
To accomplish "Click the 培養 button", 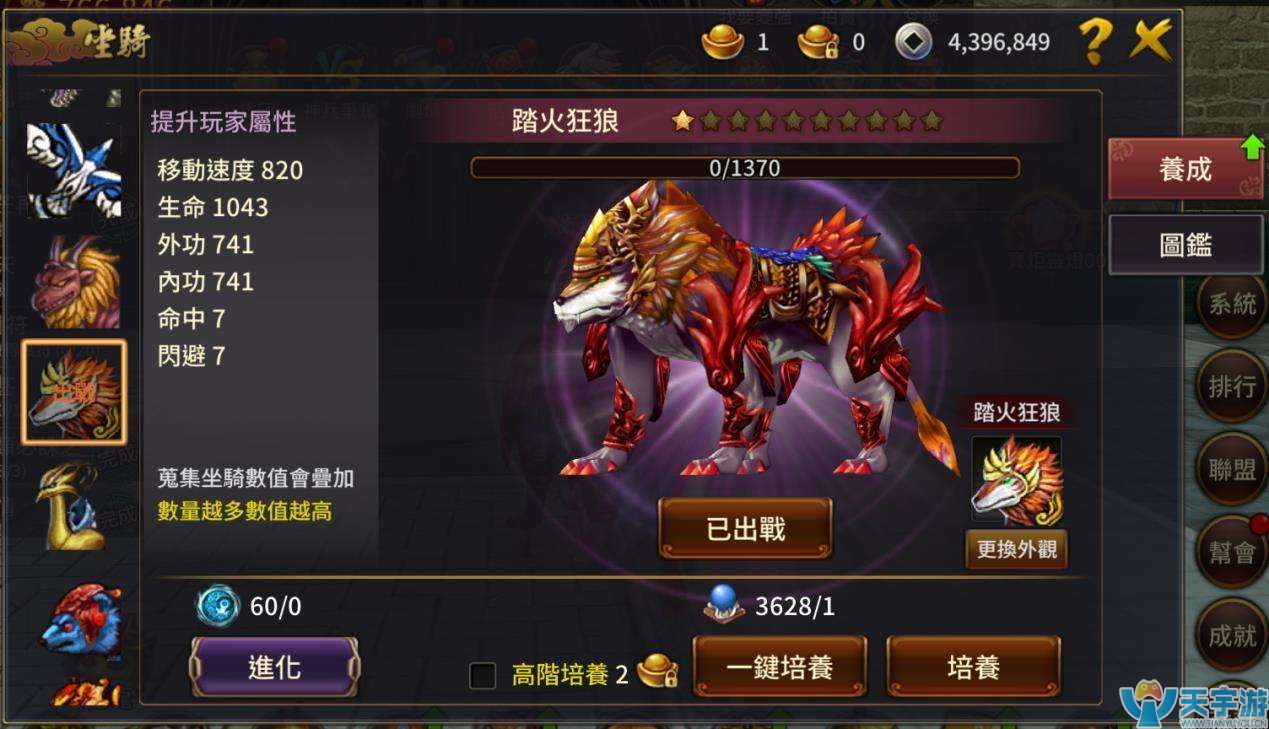I will 973,667.
